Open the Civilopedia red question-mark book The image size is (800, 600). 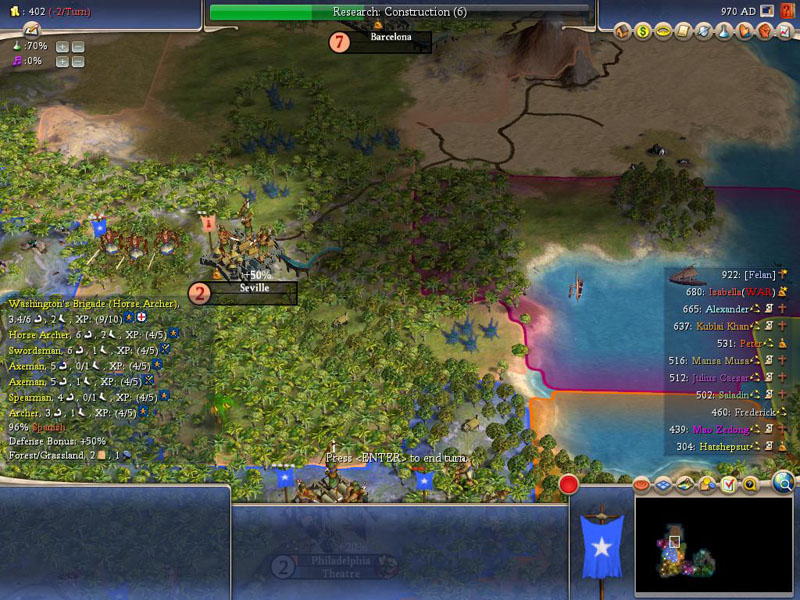pyautogui.click(x=786, y=11)
